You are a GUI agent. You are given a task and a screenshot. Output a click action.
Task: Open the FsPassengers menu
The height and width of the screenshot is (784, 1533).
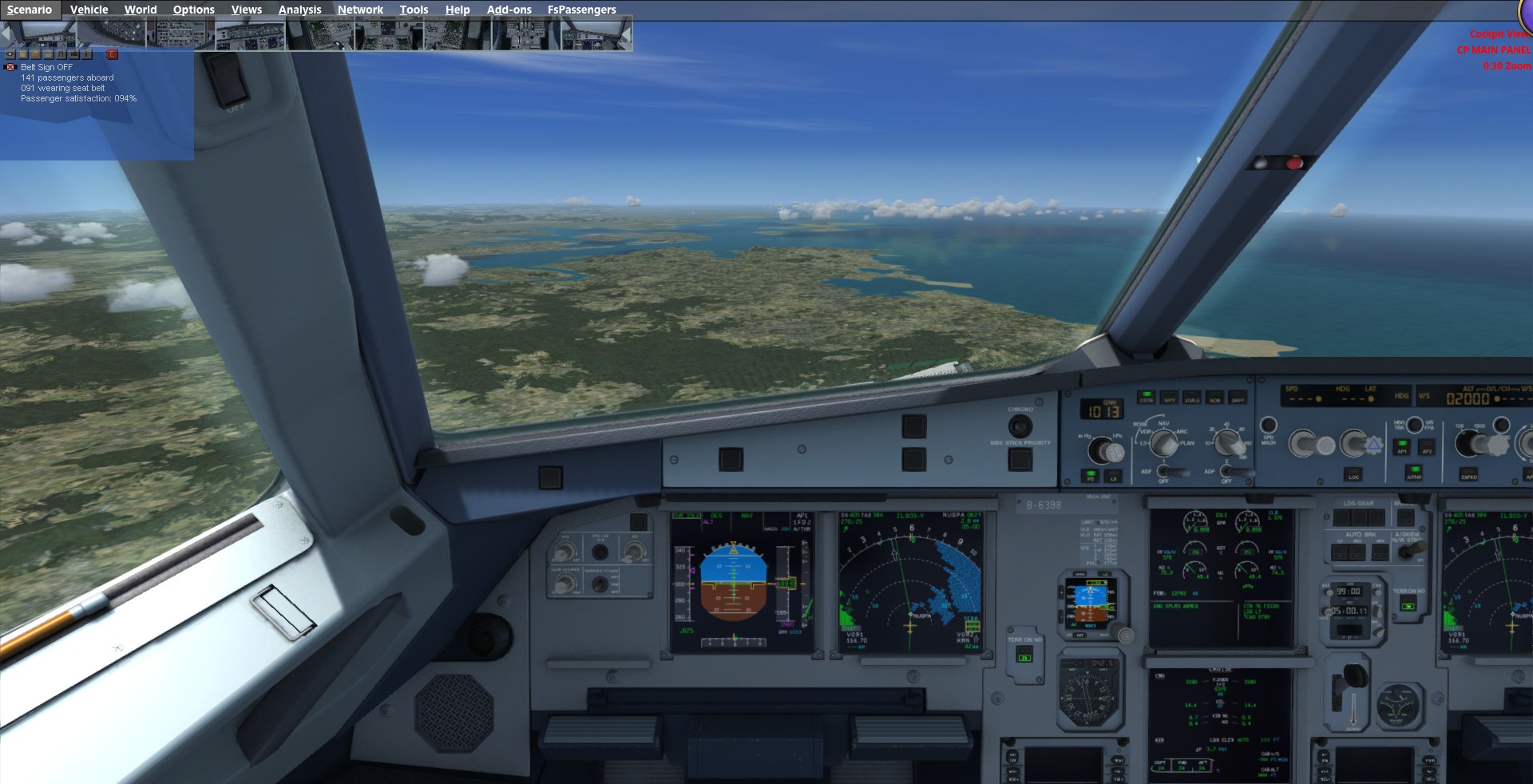(x=581, y=10)
